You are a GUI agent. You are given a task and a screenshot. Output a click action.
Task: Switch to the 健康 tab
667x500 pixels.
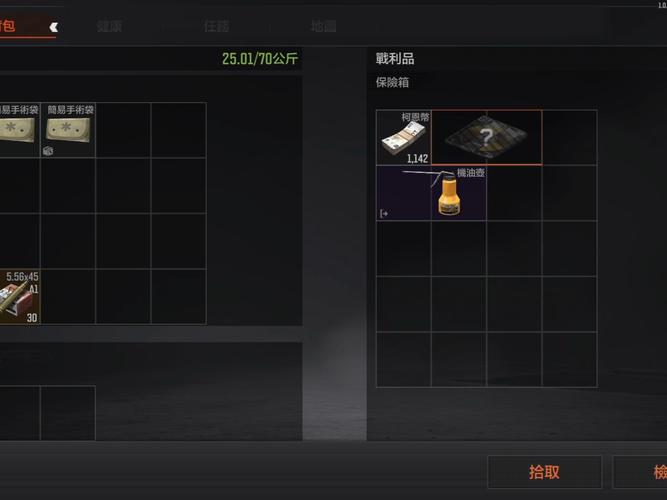110,27
